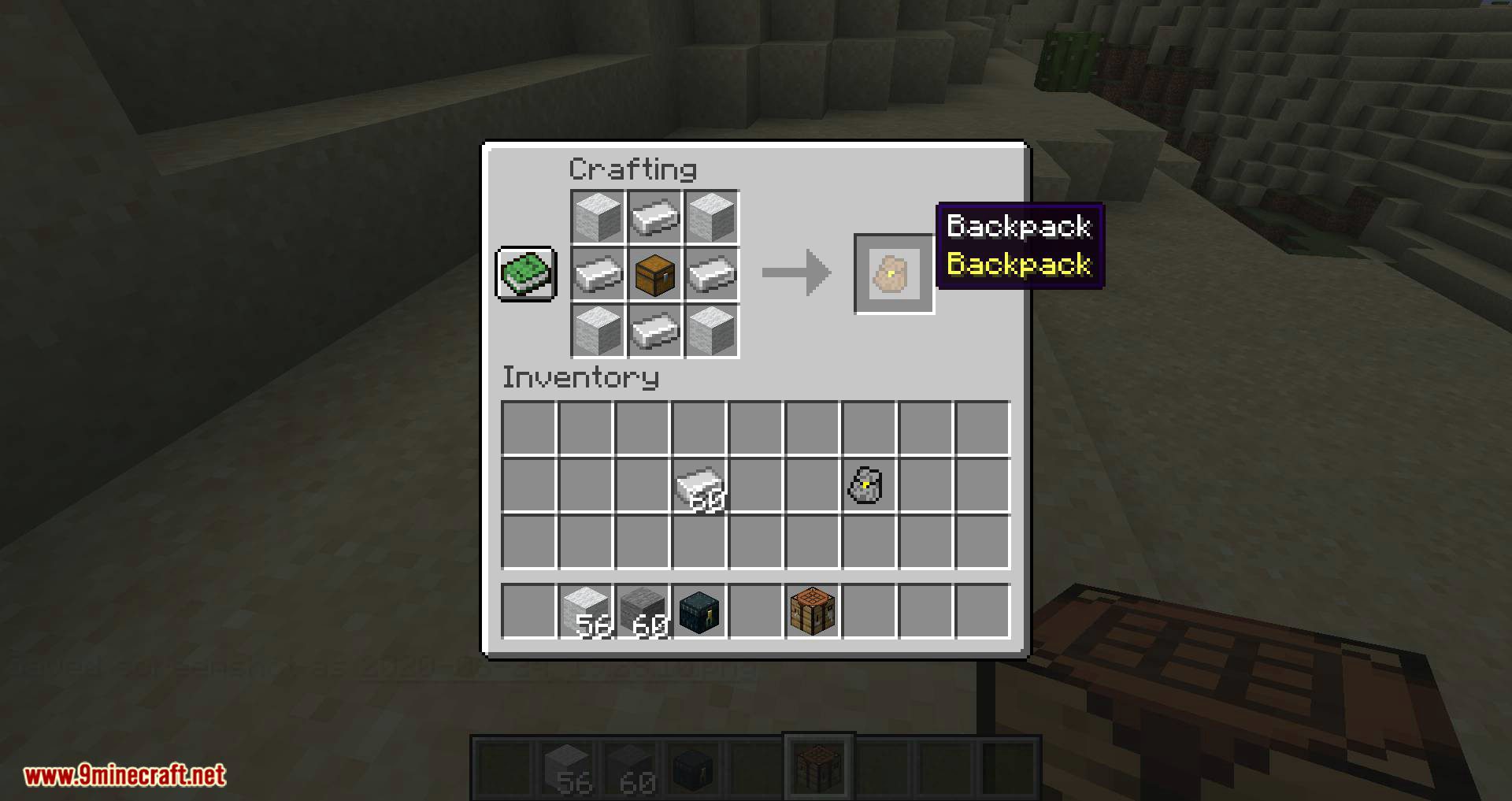Take the Backpack from the output slot
Viewport: 1512px width, 801px height.
point(893,275)
